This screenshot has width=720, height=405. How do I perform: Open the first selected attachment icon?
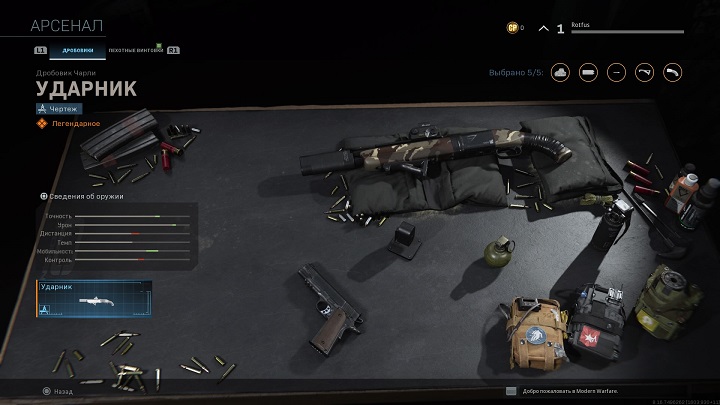coord(558,71)
